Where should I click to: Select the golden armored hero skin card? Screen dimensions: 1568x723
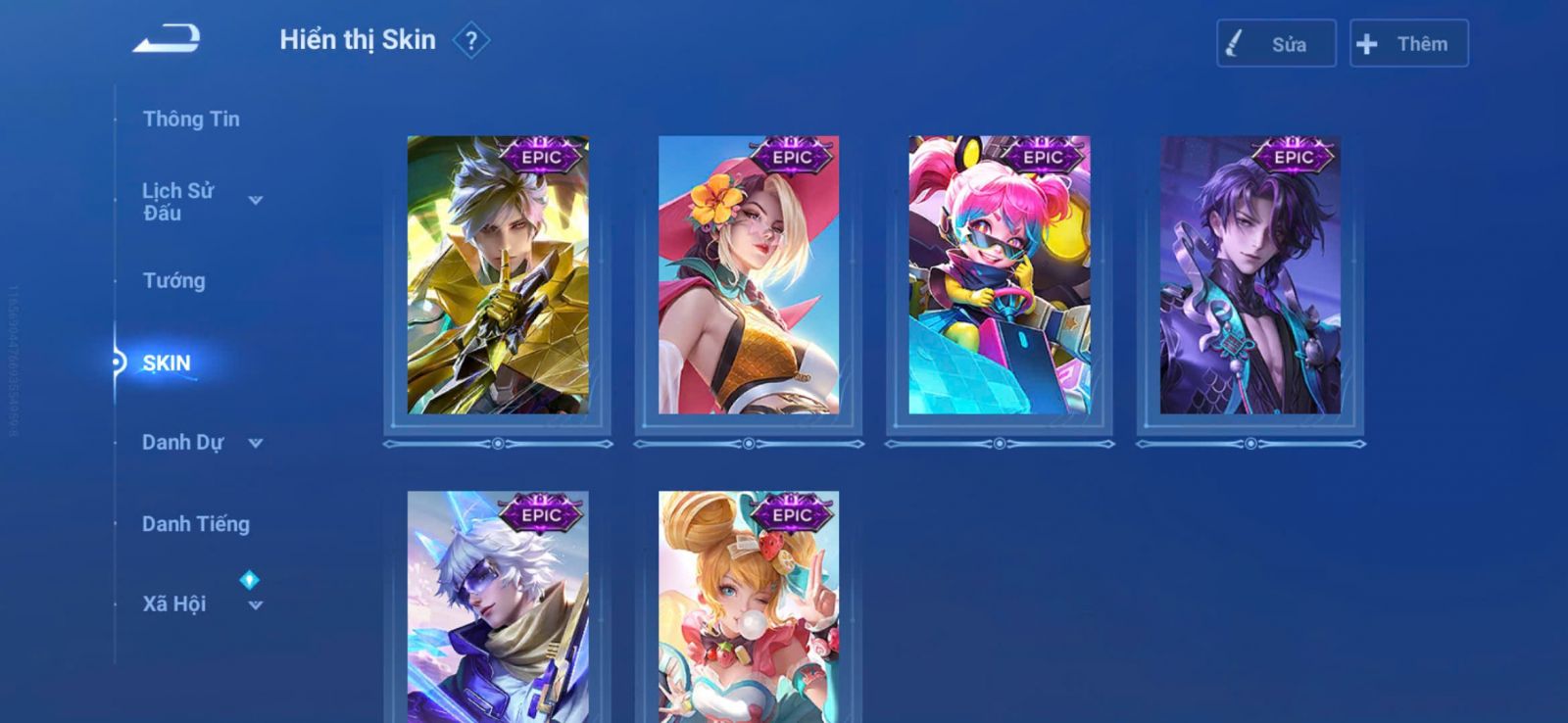point(498,275)
